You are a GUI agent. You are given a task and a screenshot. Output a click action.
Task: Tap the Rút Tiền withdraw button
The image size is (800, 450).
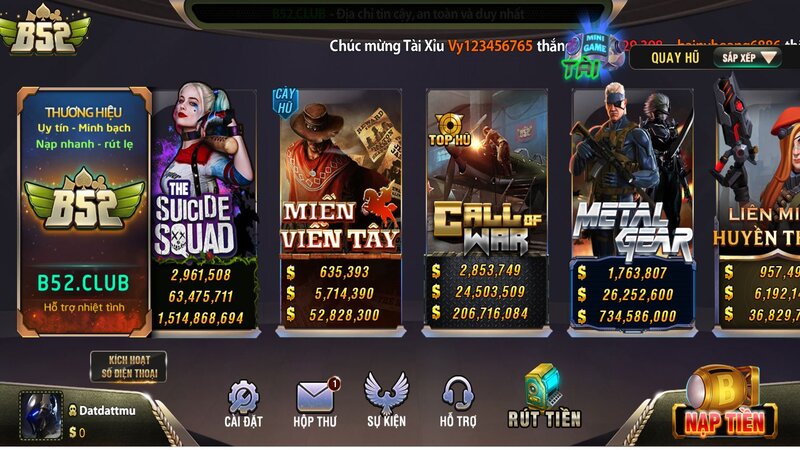(x=543, y=398)
